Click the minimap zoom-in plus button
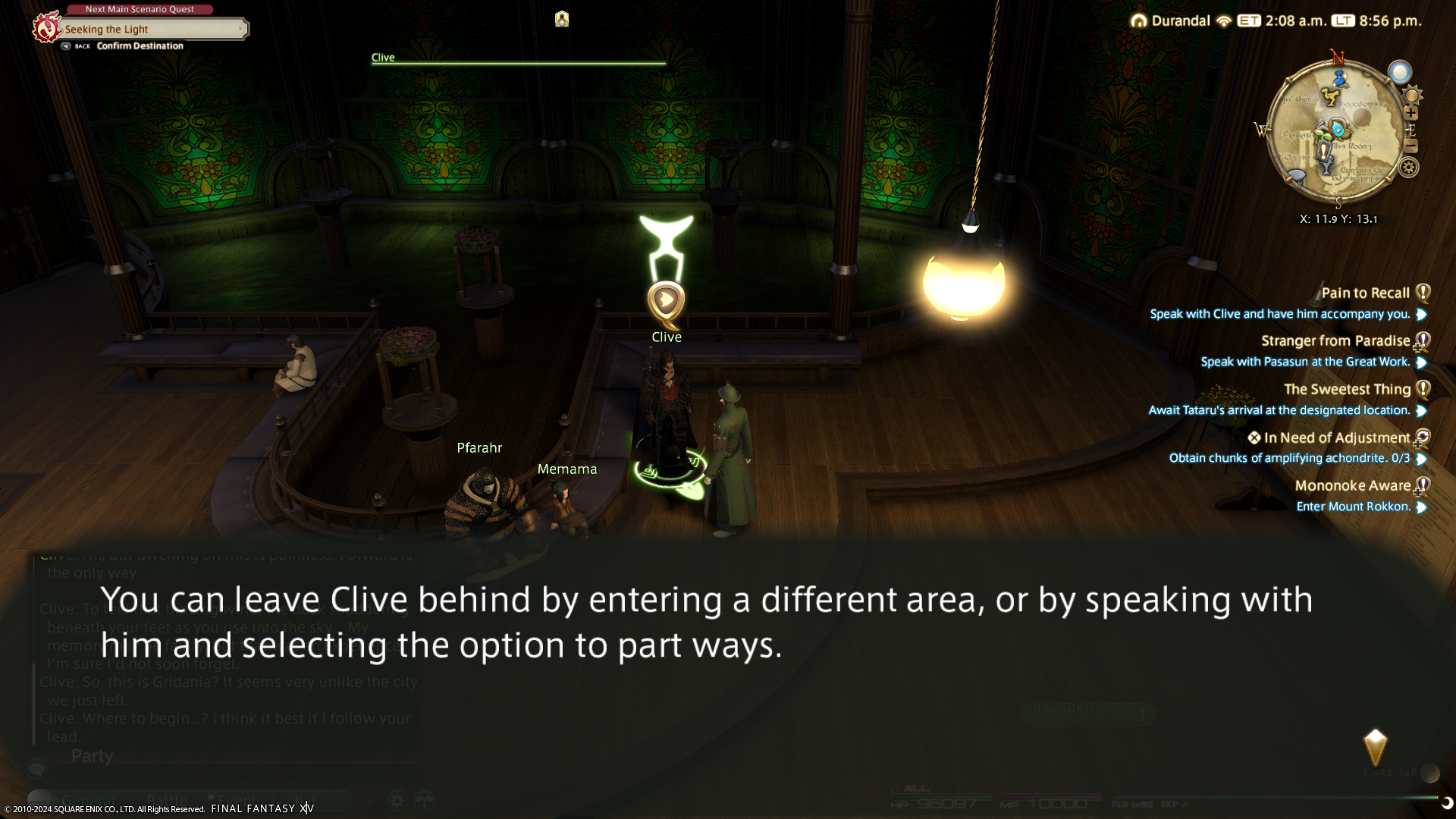Screen dimensions: 1456x819 click(x=1410, y=113)
